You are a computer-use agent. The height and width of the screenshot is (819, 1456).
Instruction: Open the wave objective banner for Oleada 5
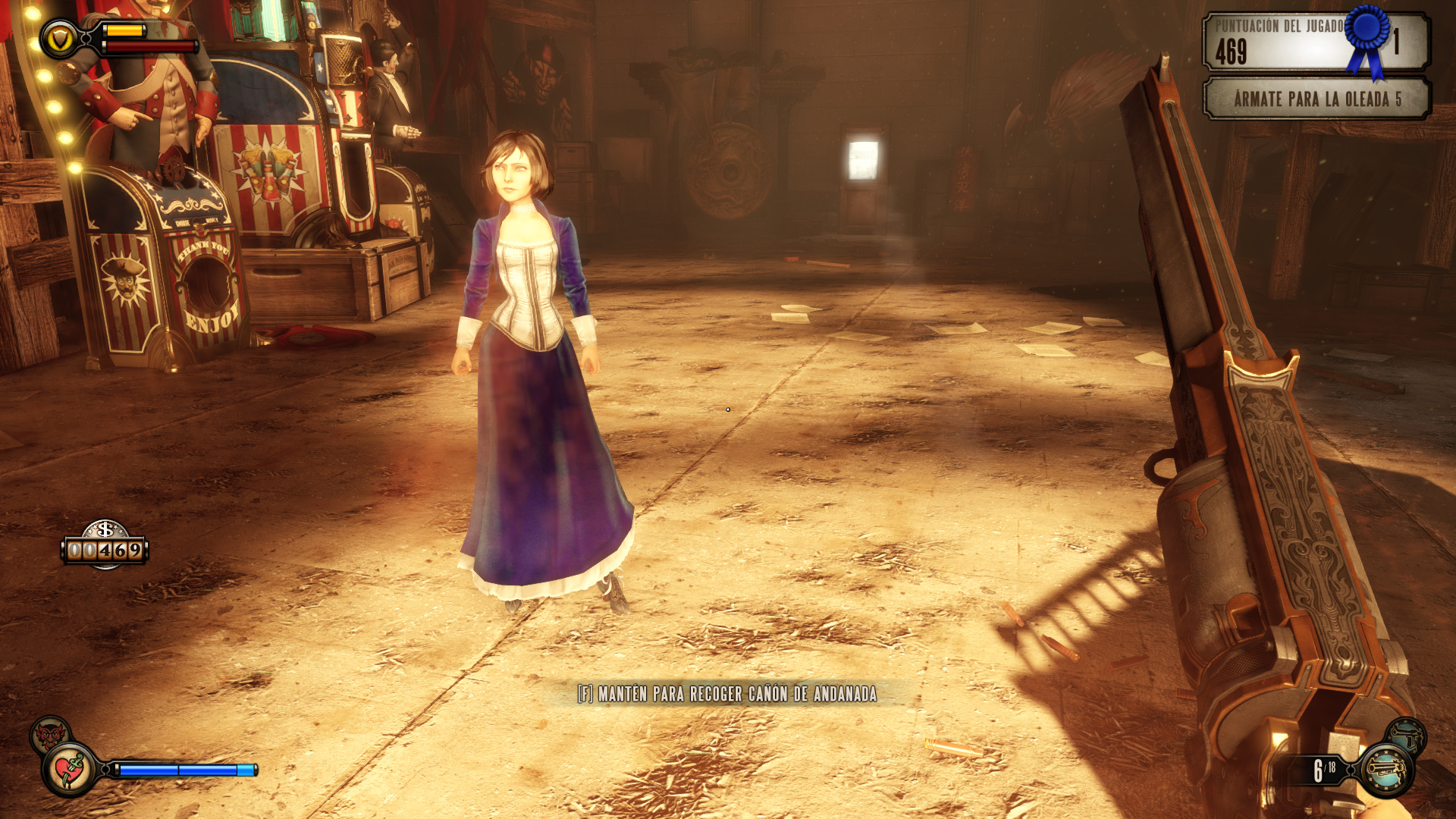1316,99
